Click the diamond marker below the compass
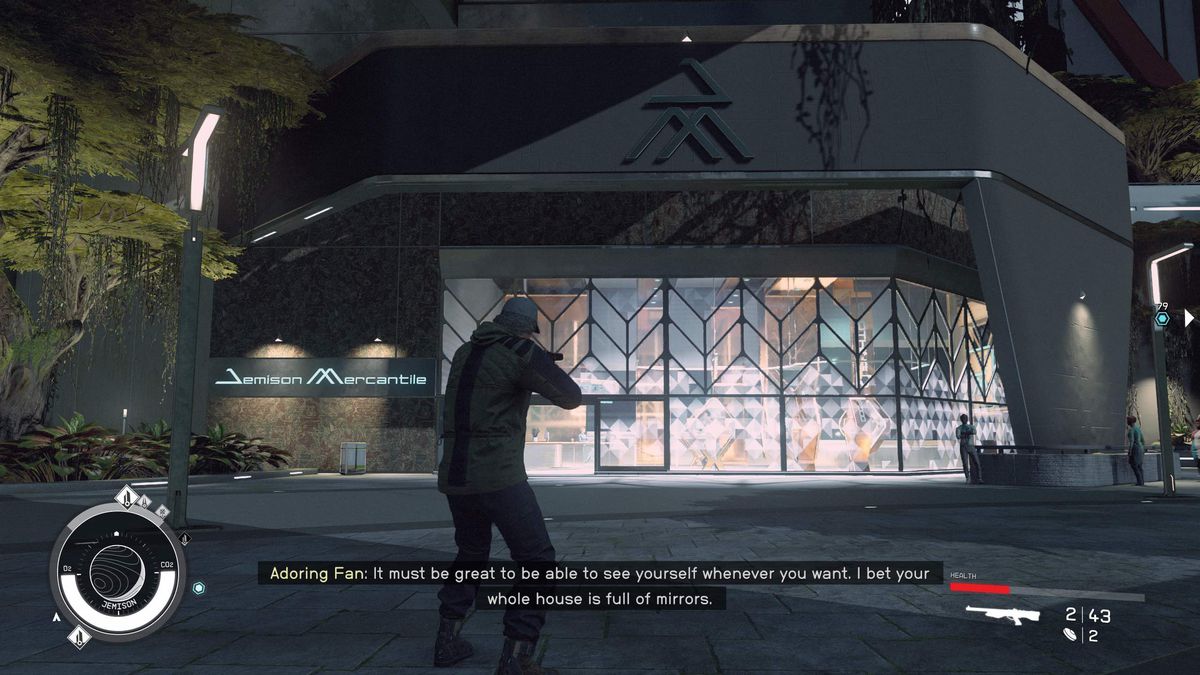 click(79, 636)
